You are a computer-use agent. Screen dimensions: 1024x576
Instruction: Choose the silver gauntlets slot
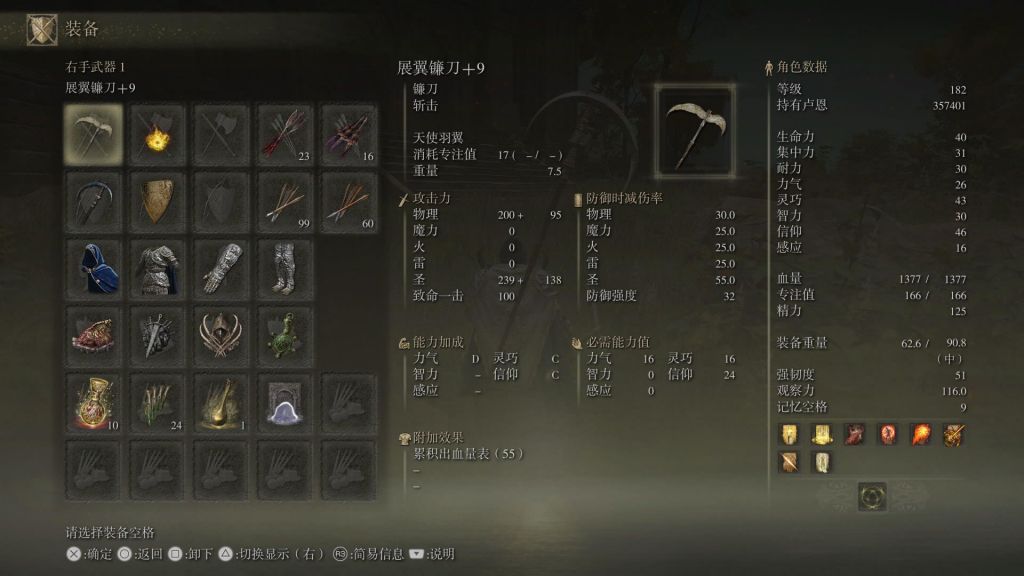222,267
